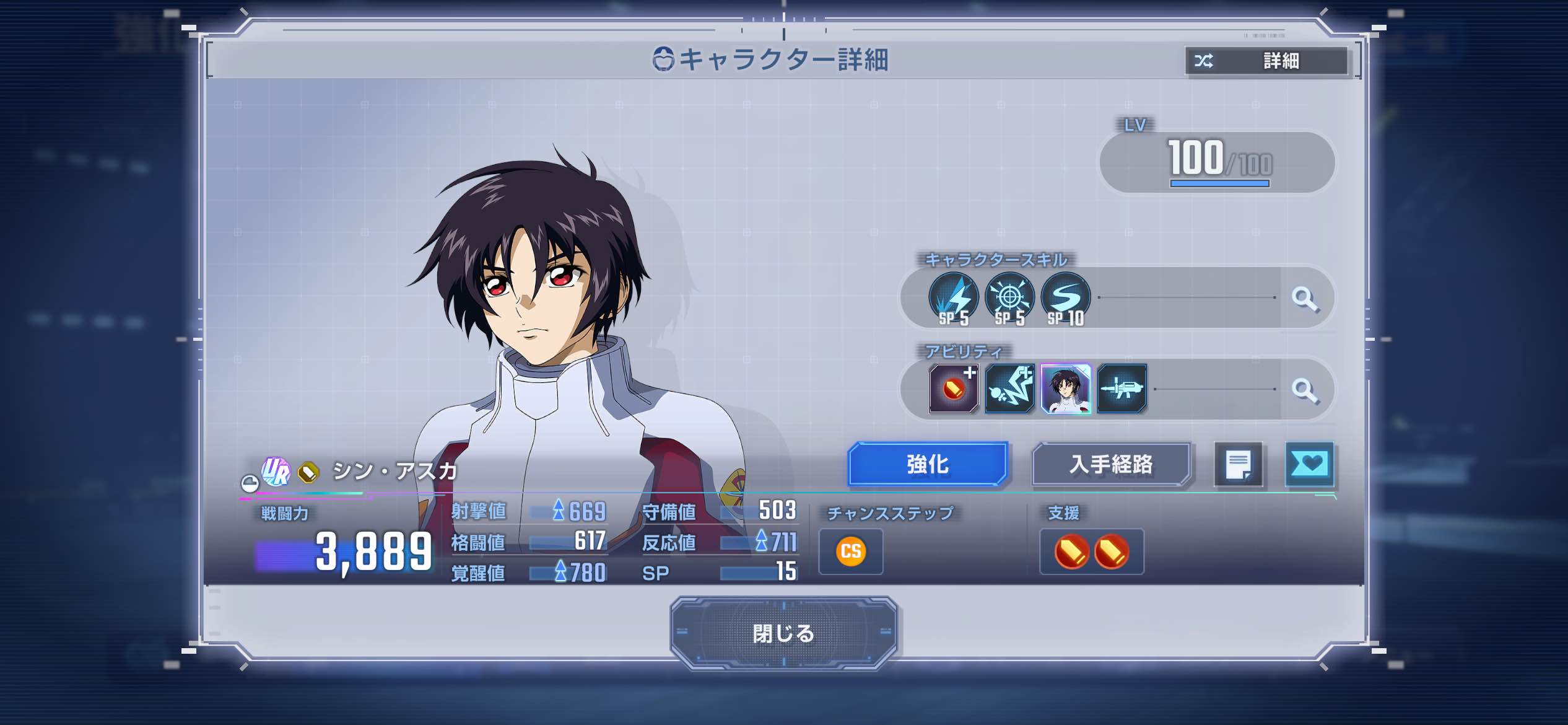Image resolution: width=1568 pixels, height=725 pixels.
Task: Select the S-shaped SP 10 skill
Action: [1065, 298]
